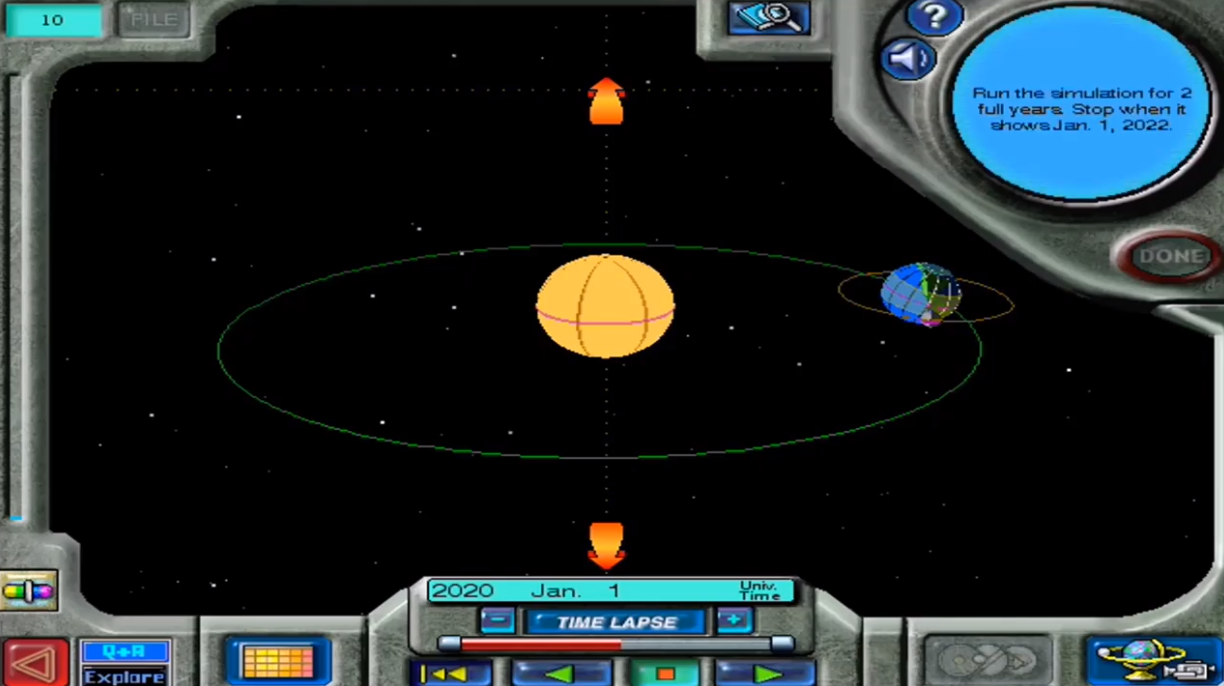
Task: Increase time lapse with the plus button
Action: pos(733,621)
